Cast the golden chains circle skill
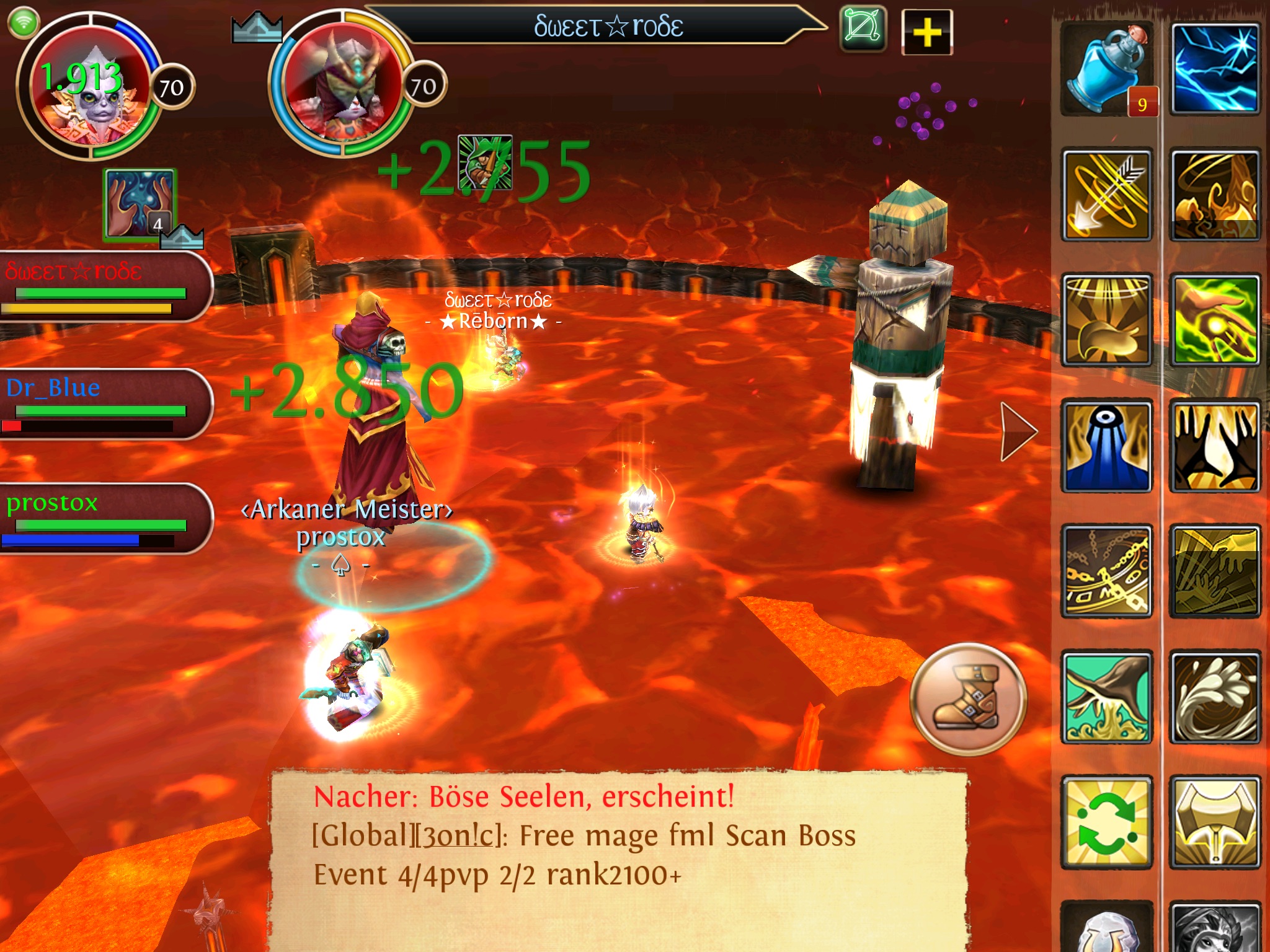1270x952 pixels. coord(1108,571)
